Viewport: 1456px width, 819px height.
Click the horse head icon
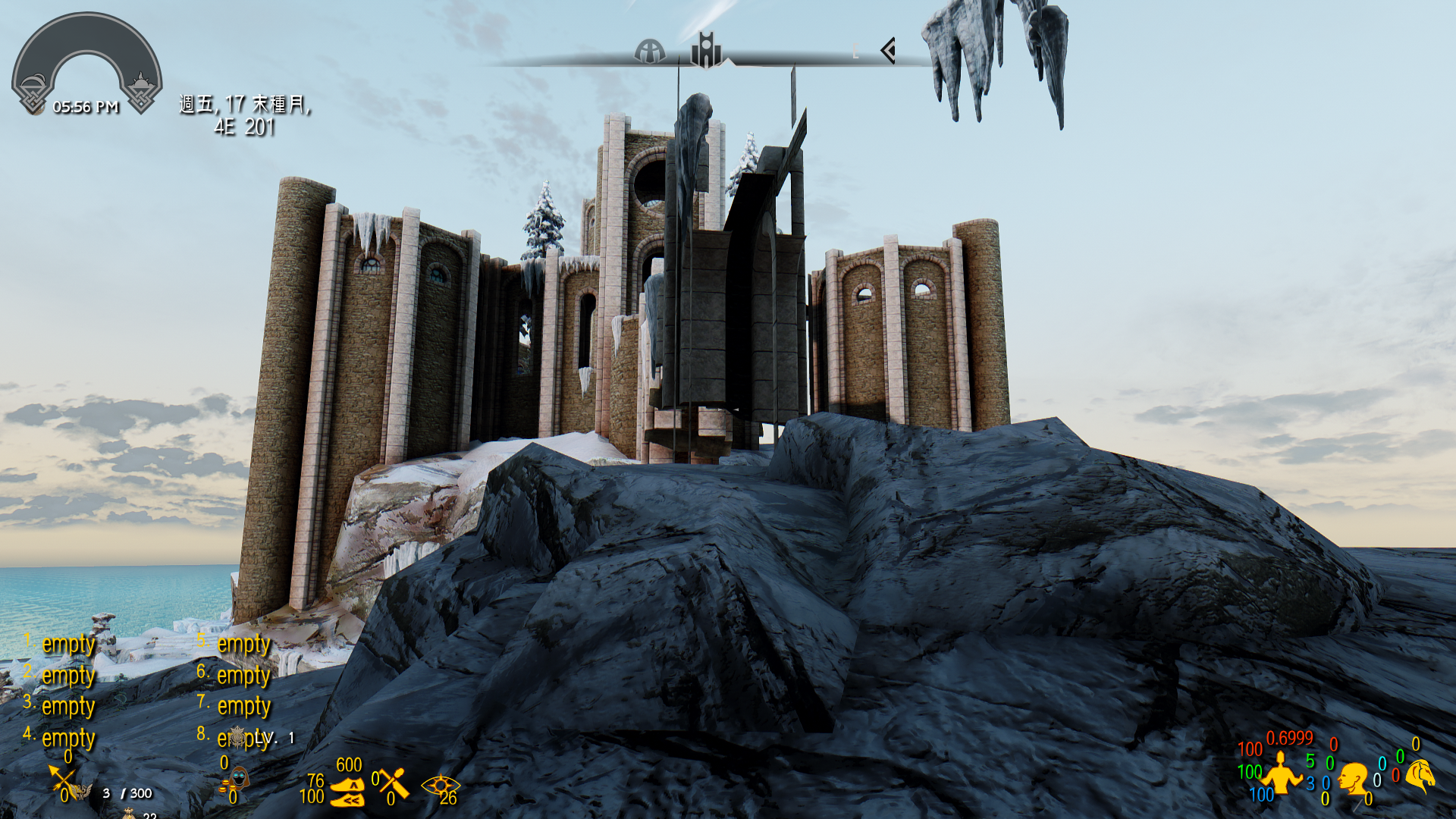click(1421, 775)
